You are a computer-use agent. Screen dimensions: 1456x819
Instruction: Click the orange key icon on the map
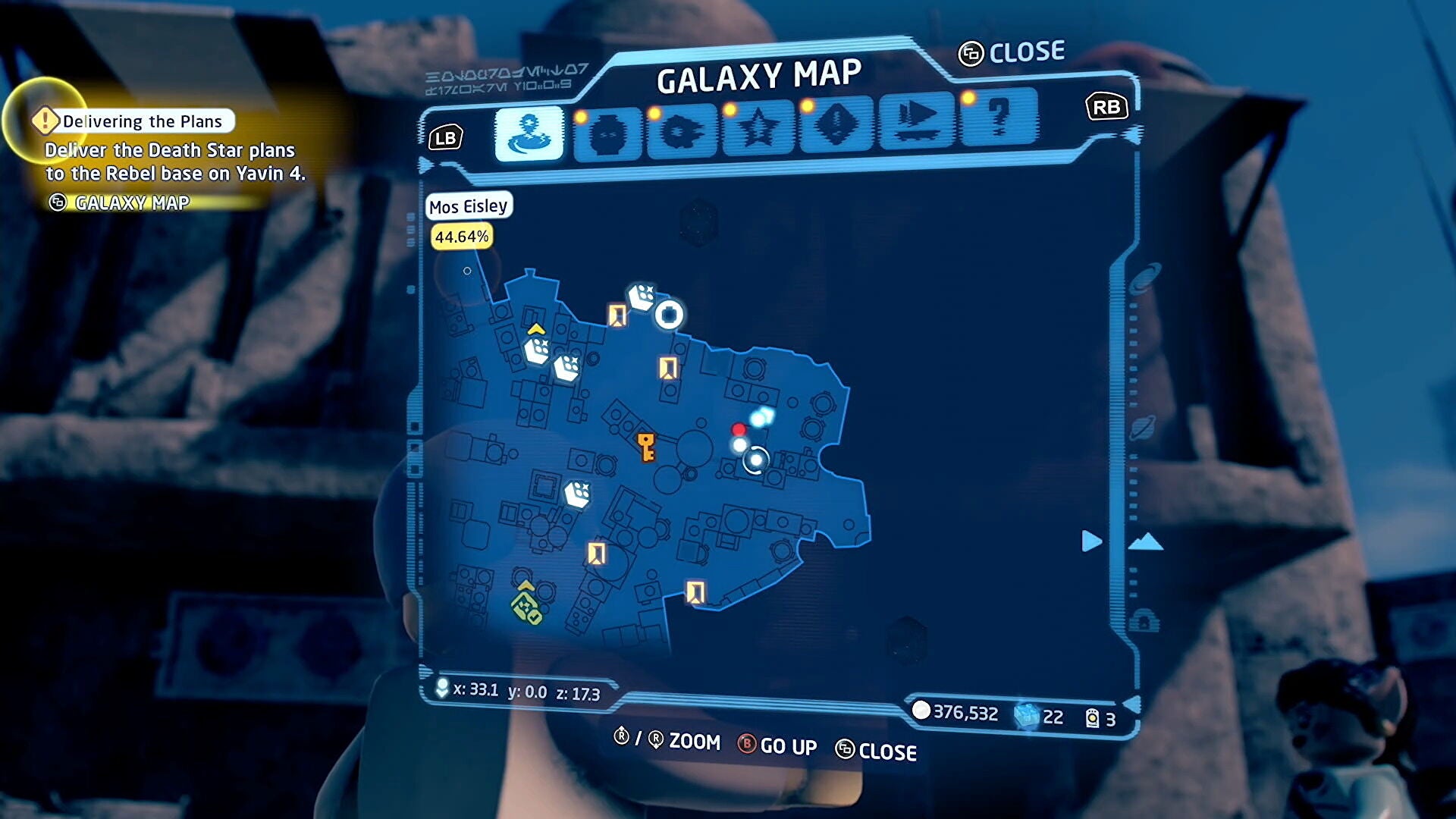(647, 447)
